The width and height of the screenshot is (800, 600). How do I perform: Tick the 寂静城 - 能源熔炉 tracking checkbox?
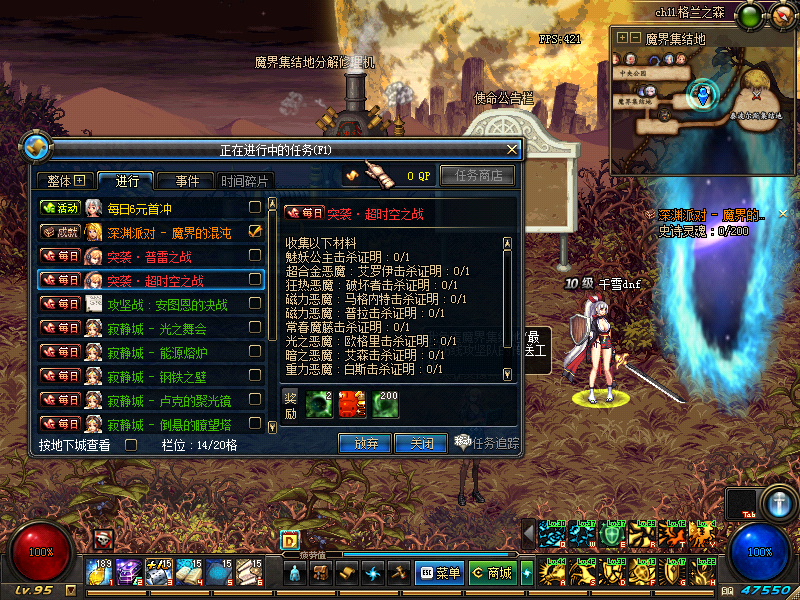coord(255,352)
